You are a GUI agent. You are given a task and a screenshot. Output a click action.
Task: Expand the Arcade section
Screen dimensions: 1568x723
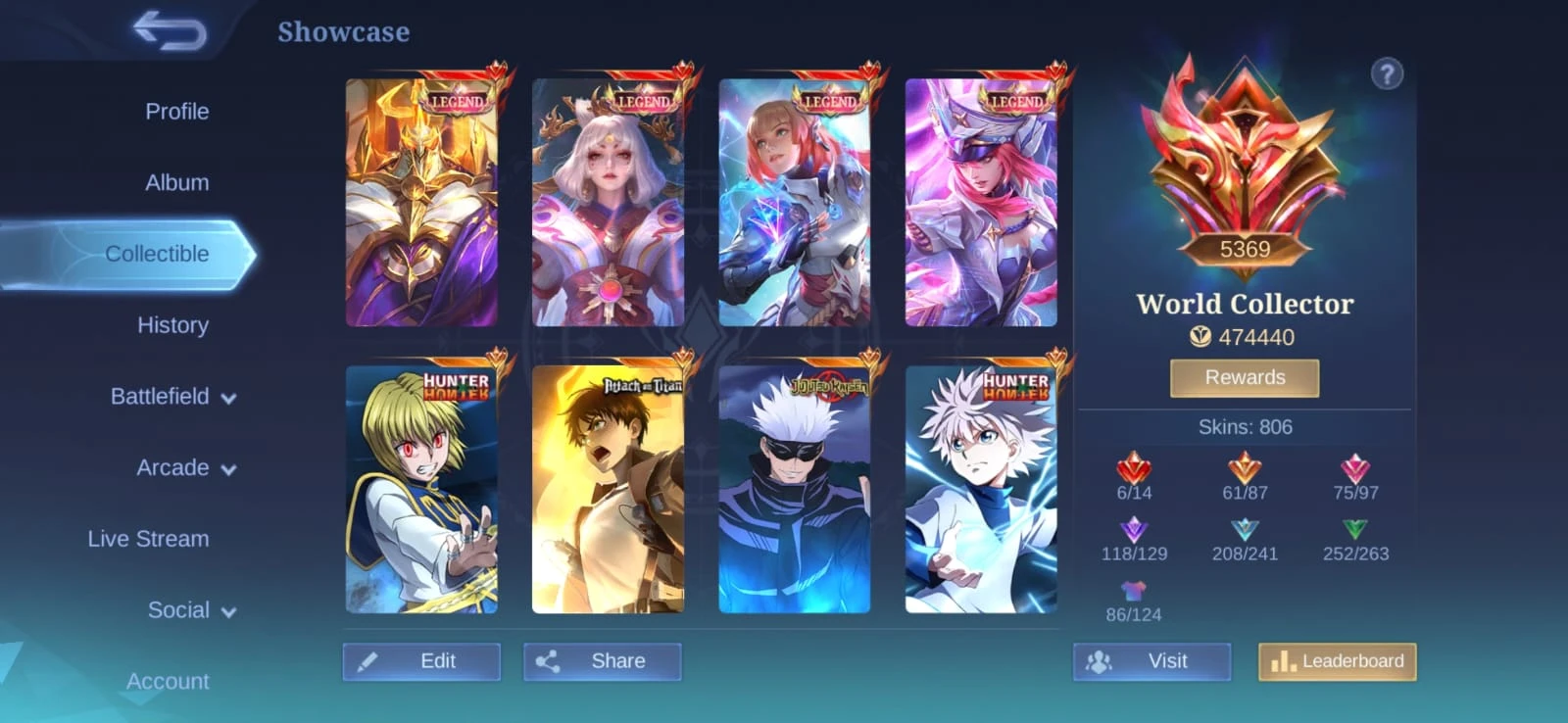point(185,468)
